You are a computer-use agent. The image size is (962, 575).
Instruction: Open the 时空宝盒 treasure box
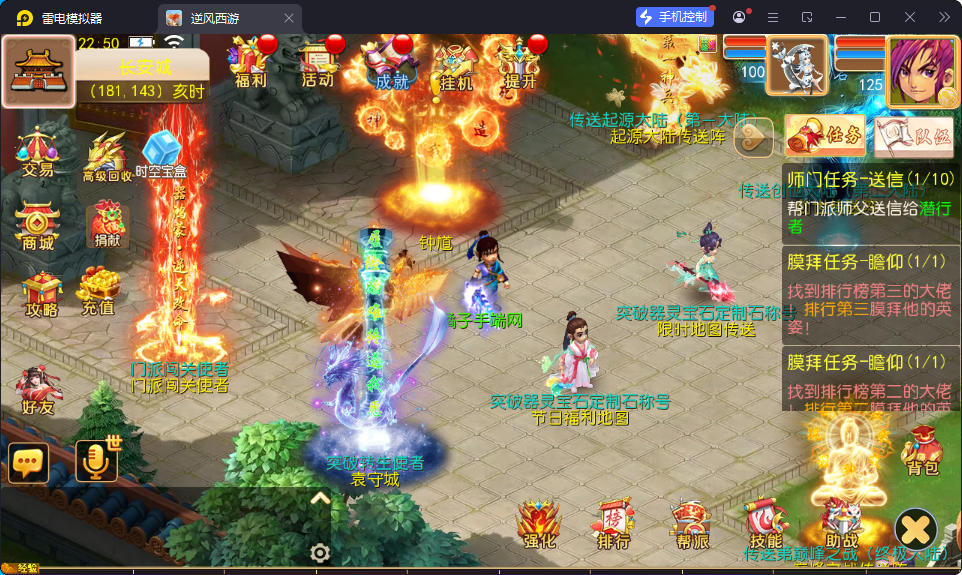[160, 156]
